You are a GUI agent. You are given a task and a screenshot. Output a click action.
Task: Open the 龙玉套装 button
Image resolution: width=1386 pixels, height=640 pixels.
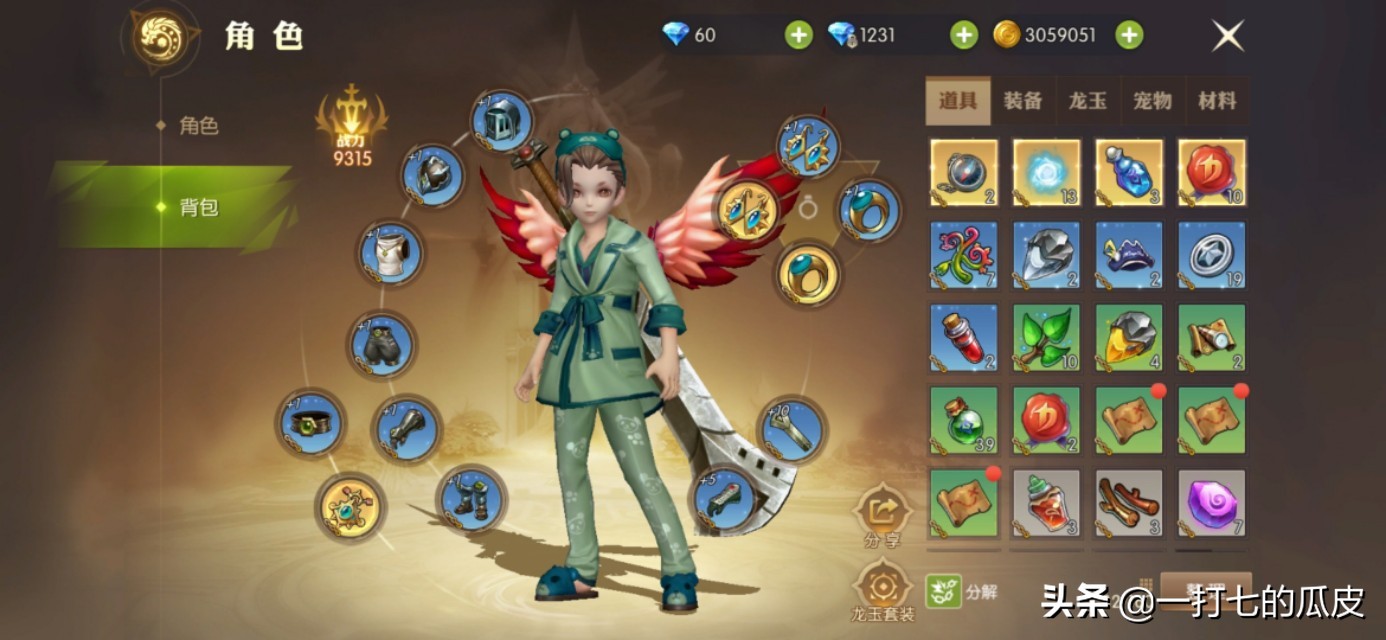882,588
